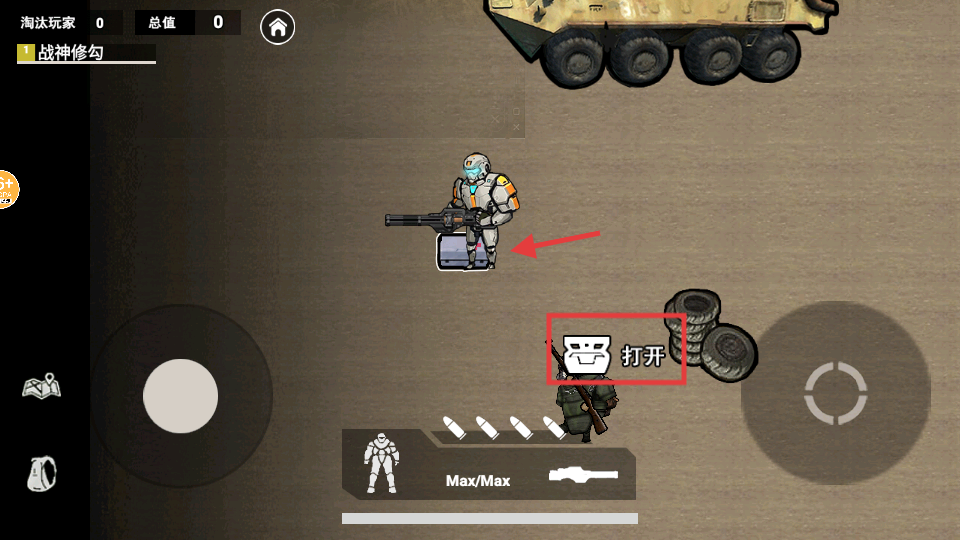Click the orange badge at screen edge
Image resolution: width=960 pixels, height=540 pixels.
[6, 188]
